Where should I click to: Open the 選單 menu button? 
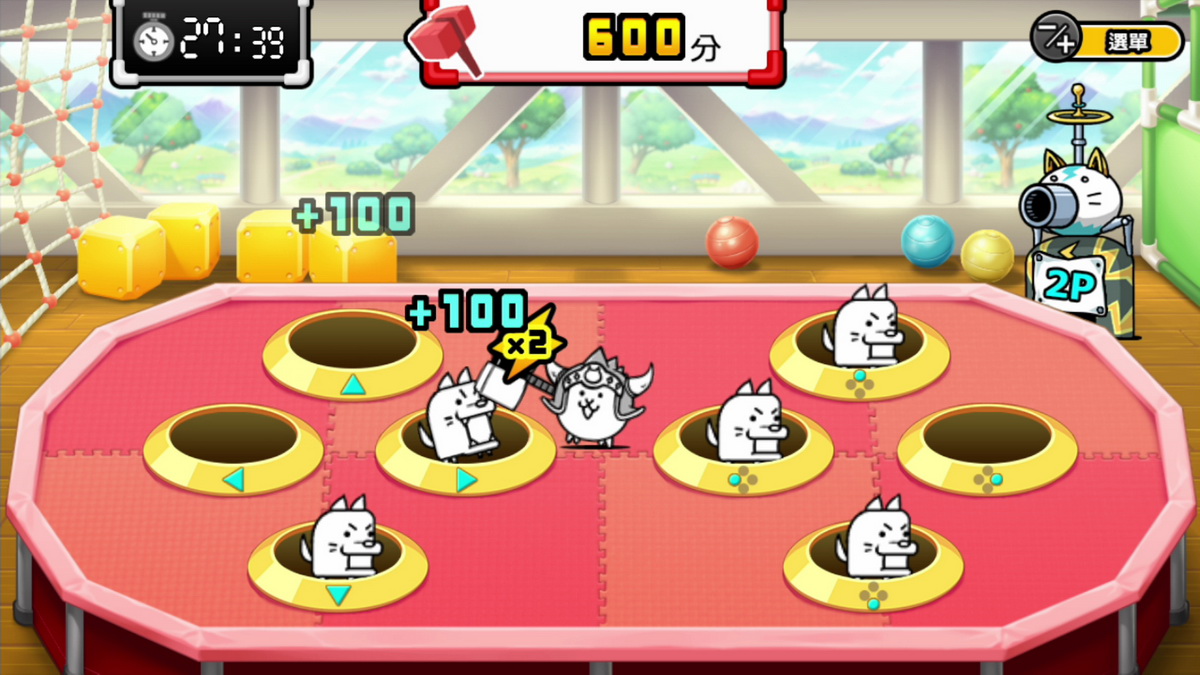tap(1107, 41)
